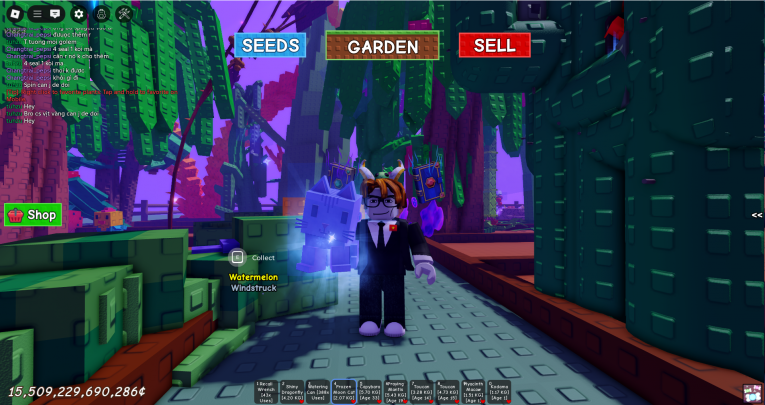Expand the side panel double-arrow
Viewport: 765px width, 405px height.
757,214
